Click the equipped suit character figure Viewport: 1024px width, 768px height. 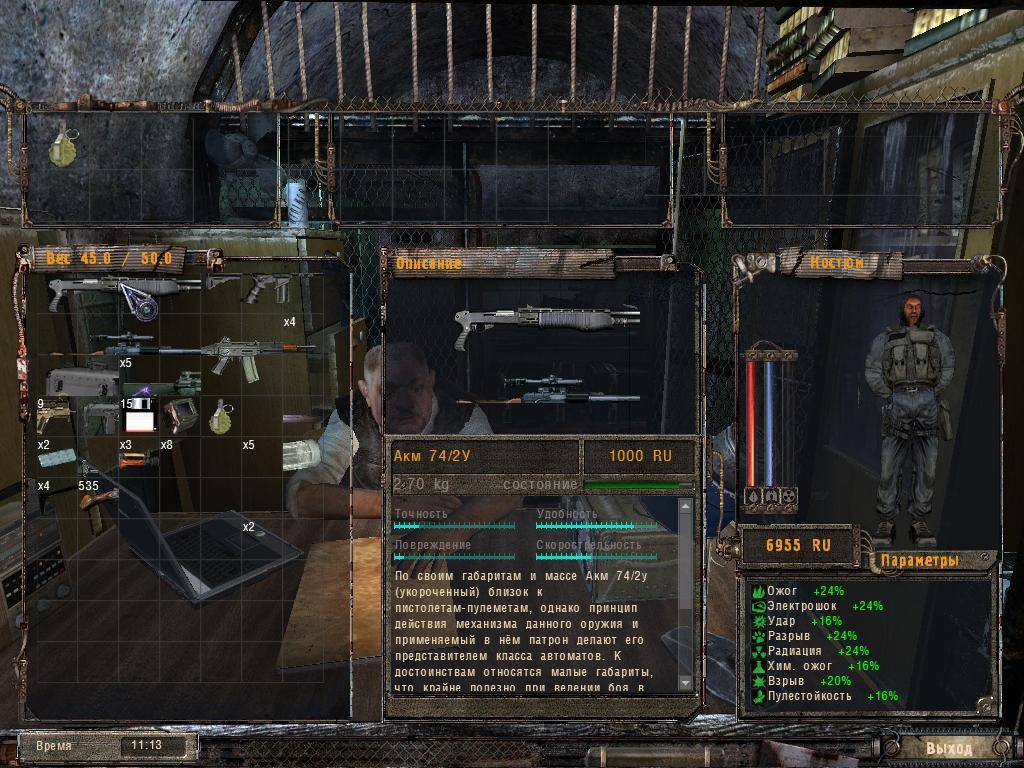905,410
